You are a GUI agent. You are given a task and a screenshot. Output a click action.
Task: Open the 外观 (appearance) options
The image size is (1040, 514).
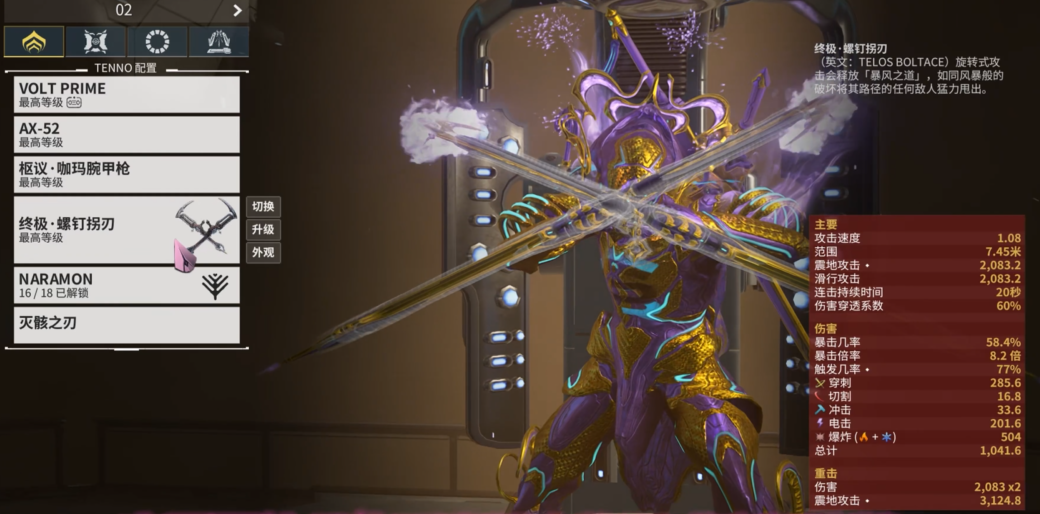click(x=263, y=253)
